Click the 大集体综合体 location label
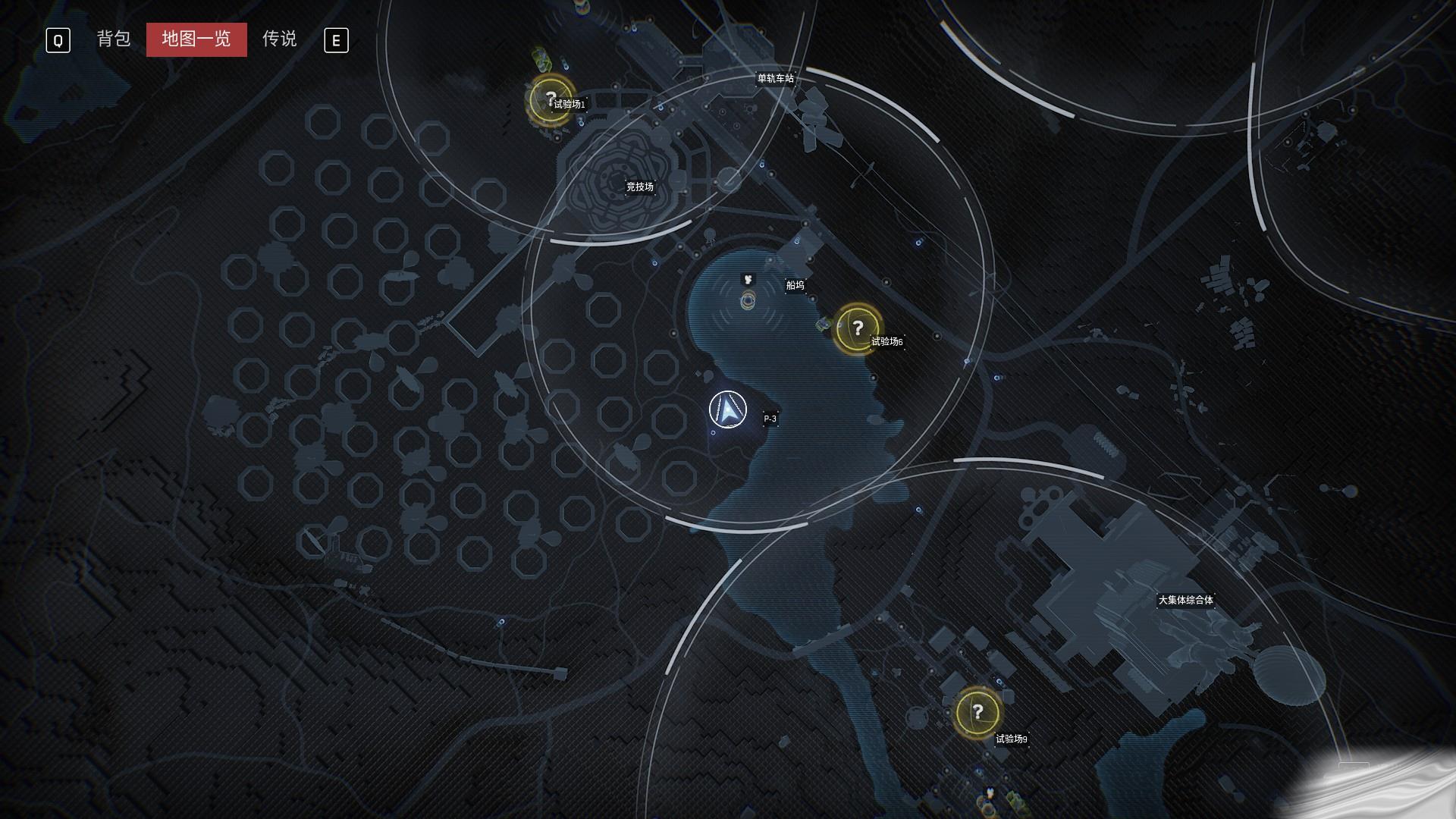This screenshot has height=819, width=1456. pos(1185,600)
